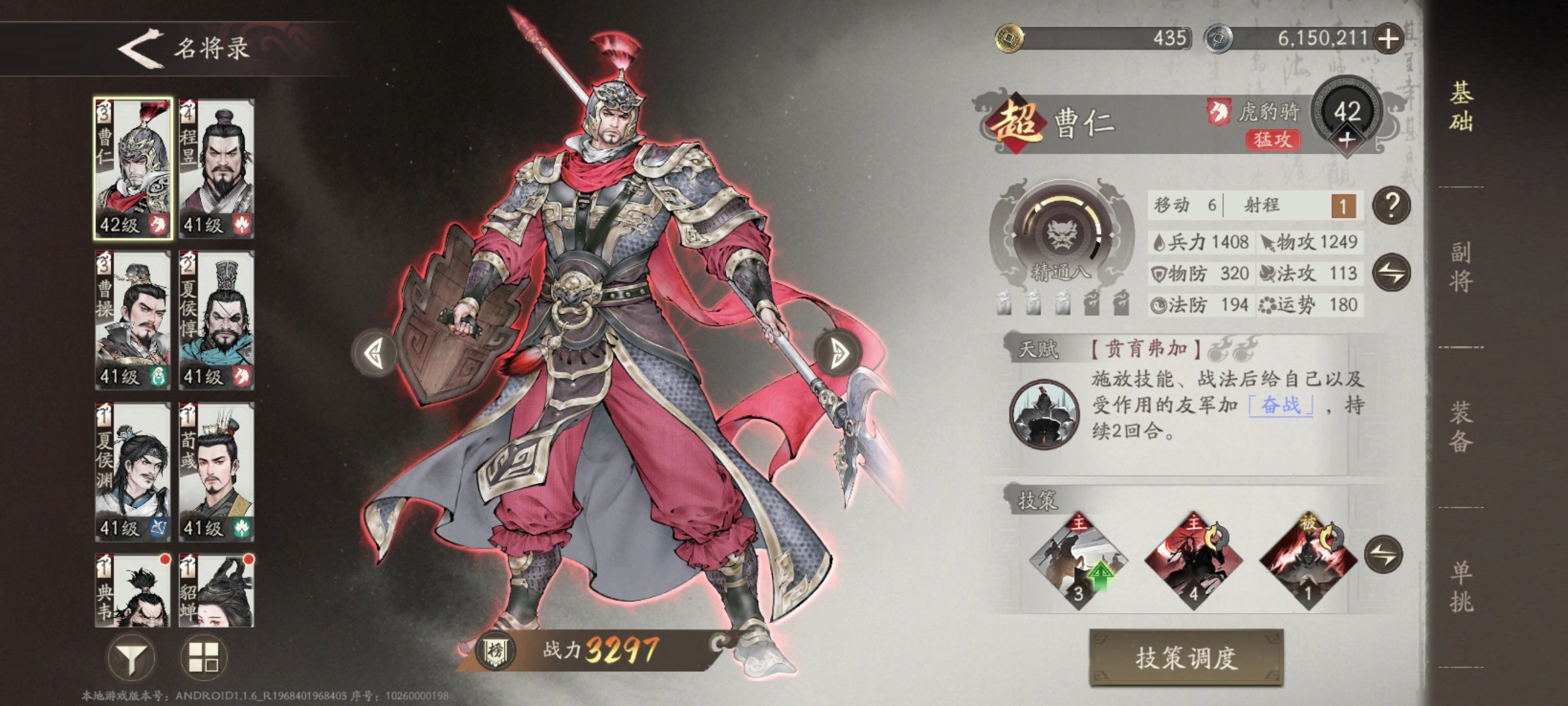Open the 榜 ranking badge beside 战力
This screenshot has height=706, width=1568.
click(496, 651)
